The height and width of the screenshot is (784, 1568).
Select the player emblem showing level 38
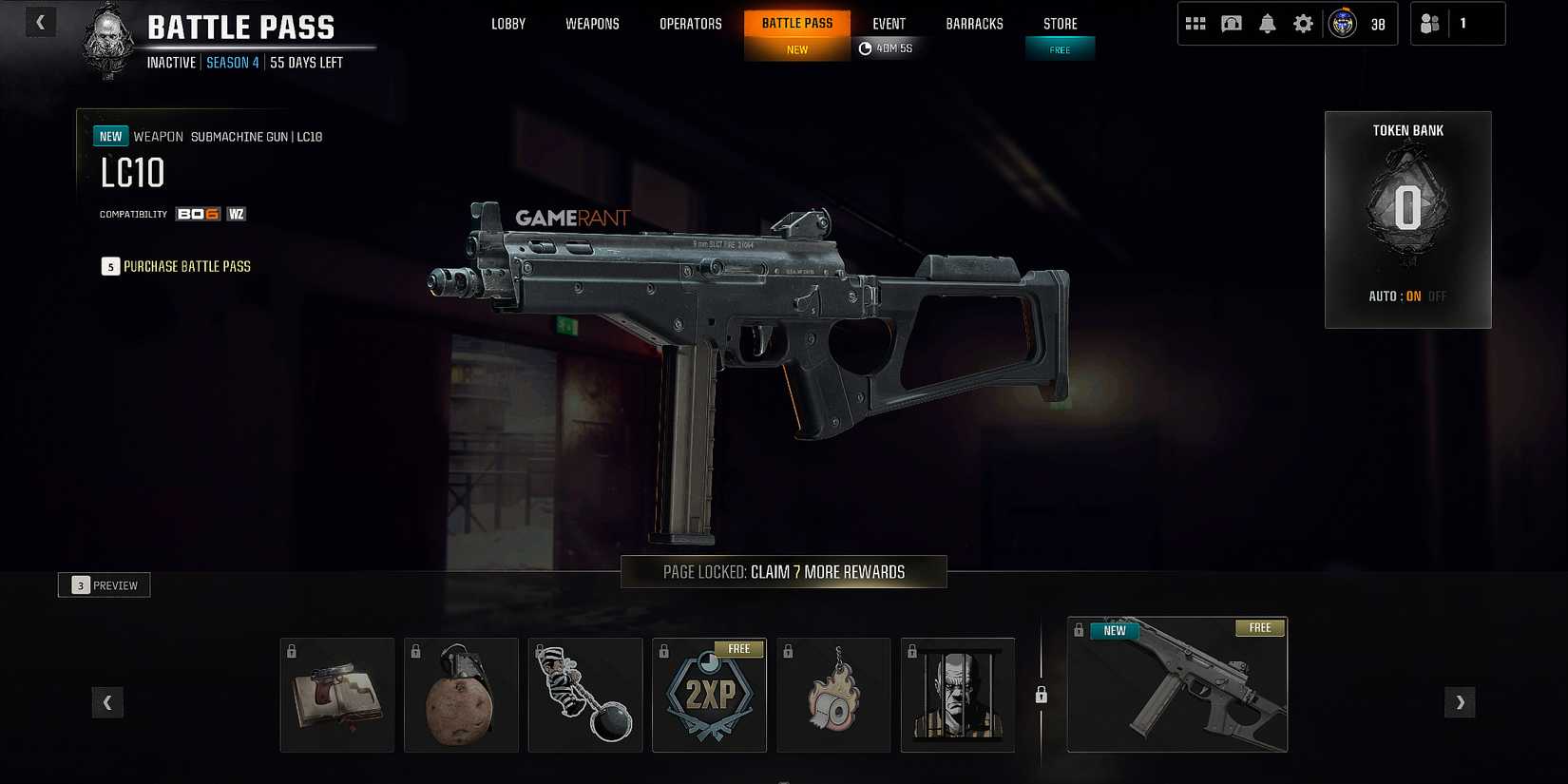[x=1344, y=25]
